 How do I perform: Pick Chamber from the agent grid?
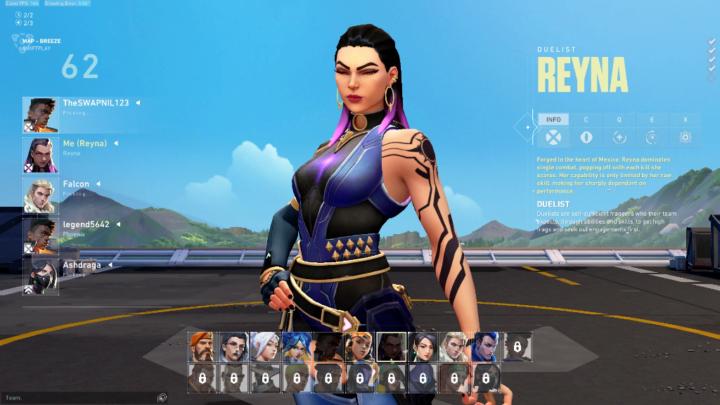click(x=233, y=346)
